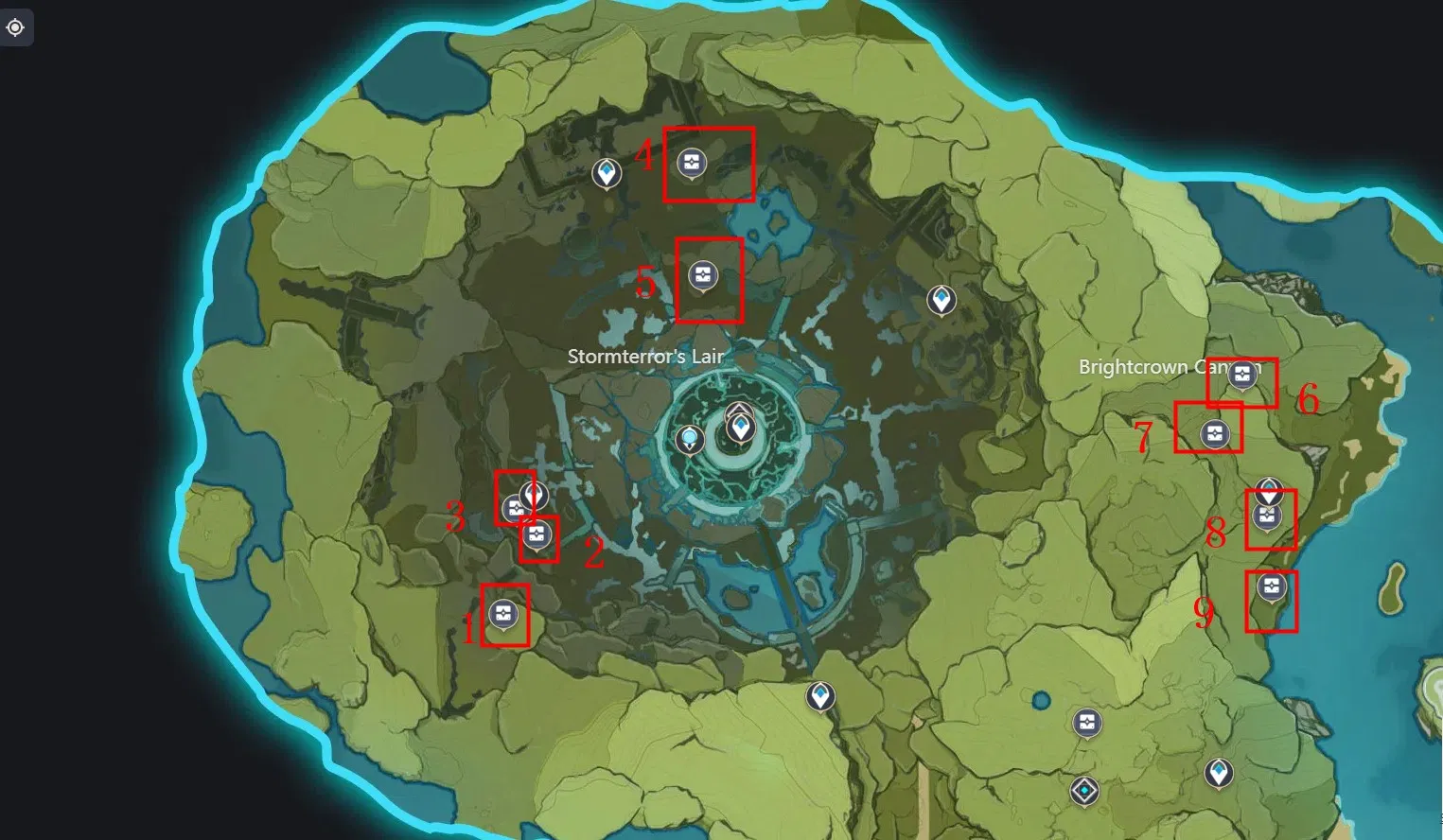Select the Anemoculus marker inside the lair circle

690,437
